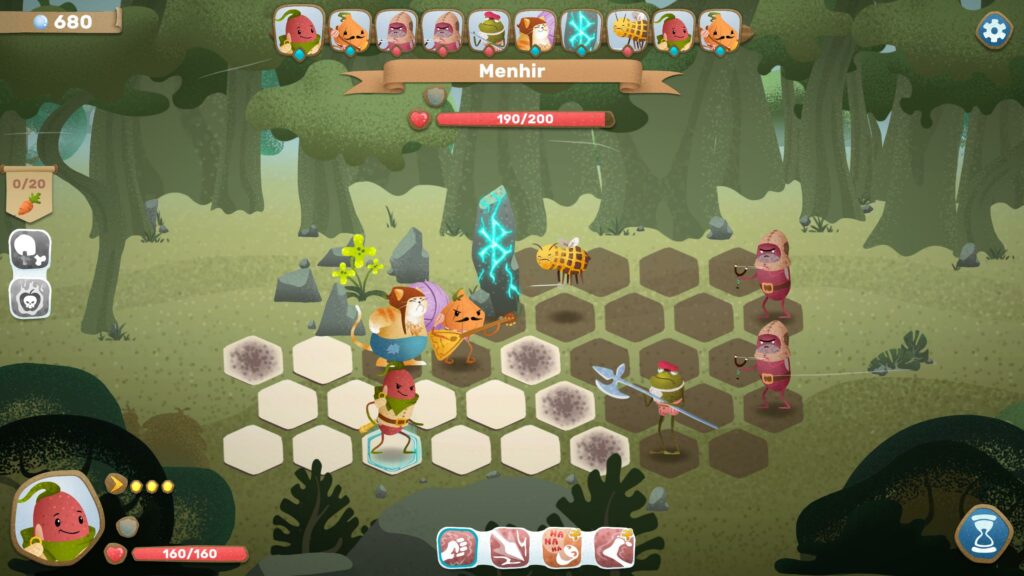Click the glowing rune Menhir turn portrait
This screenshot has height=576, width=1024.
click(x=581, y=32)
